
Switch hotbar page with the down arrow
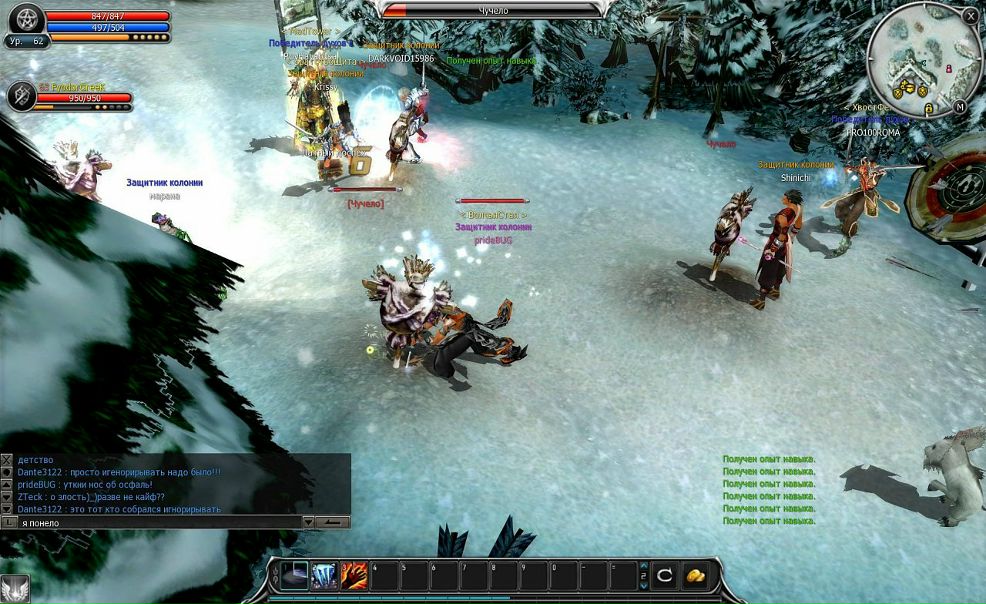(644, 584)
